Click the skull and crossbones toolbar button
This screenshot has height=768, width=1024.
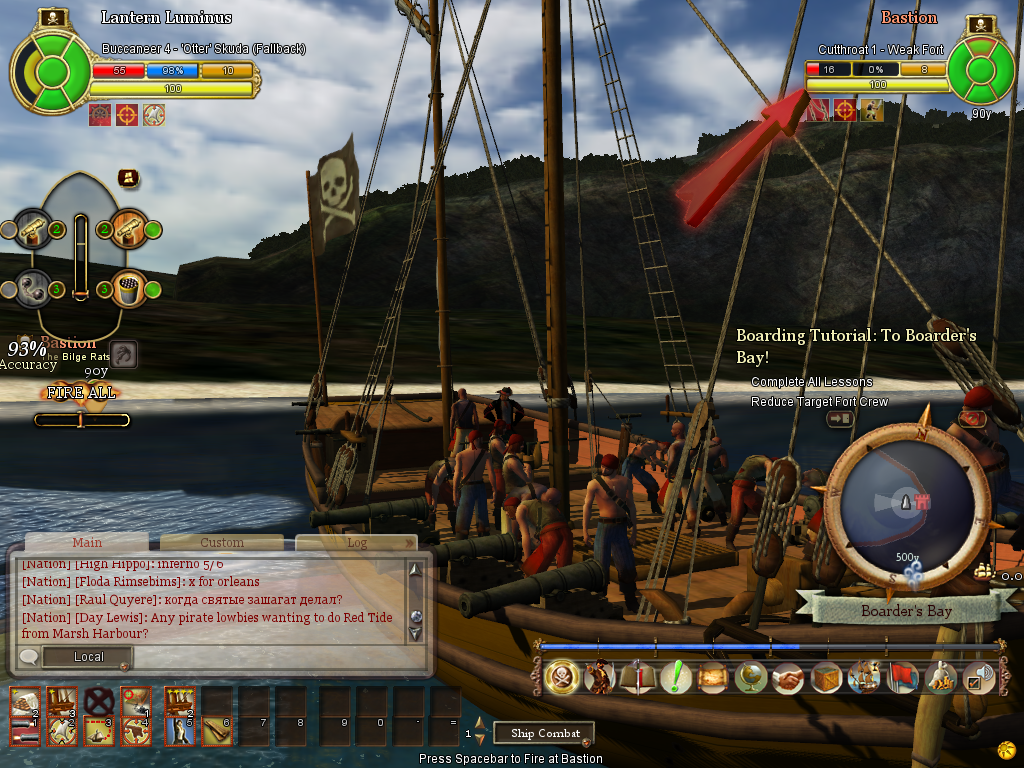tap(563, 678)
